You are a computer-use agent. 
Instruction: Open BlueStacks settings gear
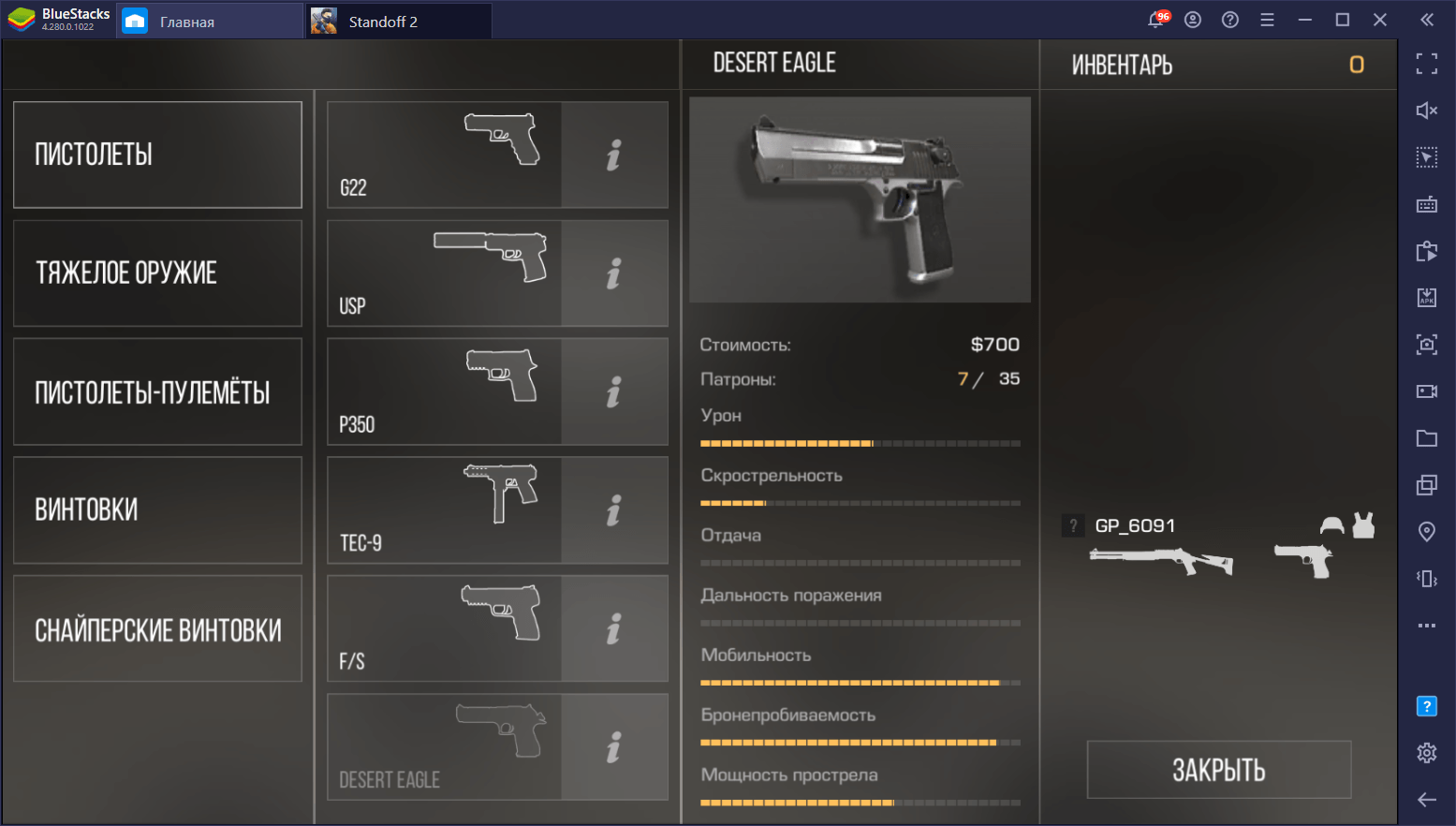click(x=1426, y=752)
